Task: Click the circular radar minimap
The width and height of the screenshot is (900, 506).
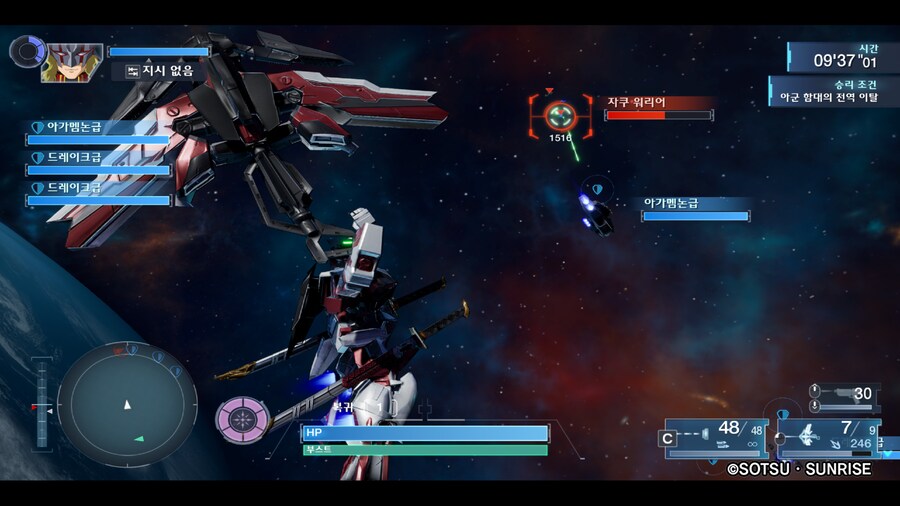Action: coord(127,404)
